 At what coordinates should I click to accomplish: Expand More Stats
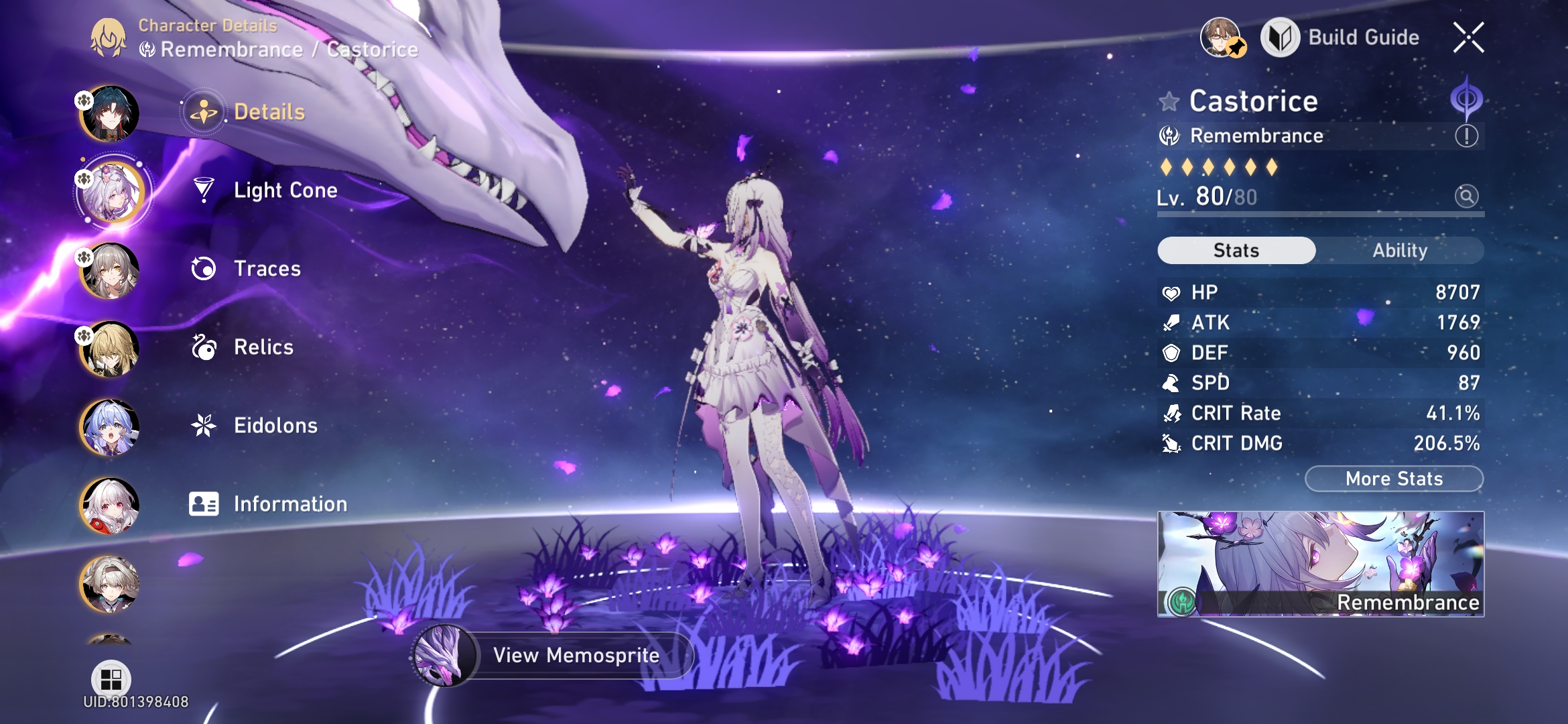1394,478
